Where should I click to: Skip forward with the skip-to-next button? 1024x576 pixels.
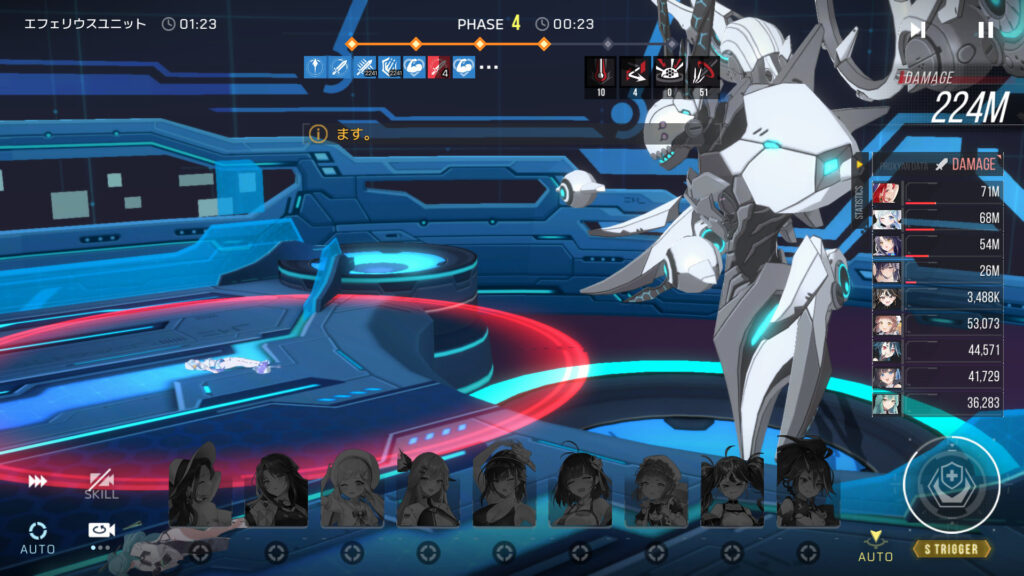pos(917,30)
